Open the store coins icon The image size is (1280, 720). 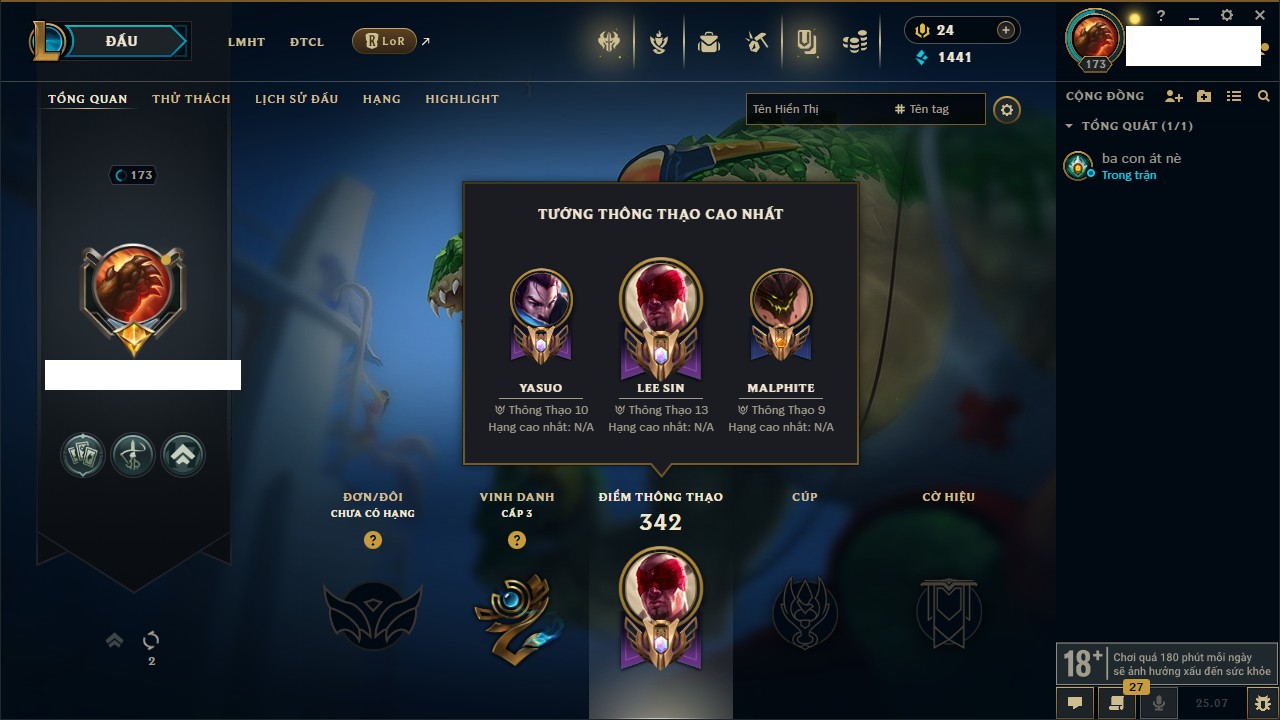(854, 42)
